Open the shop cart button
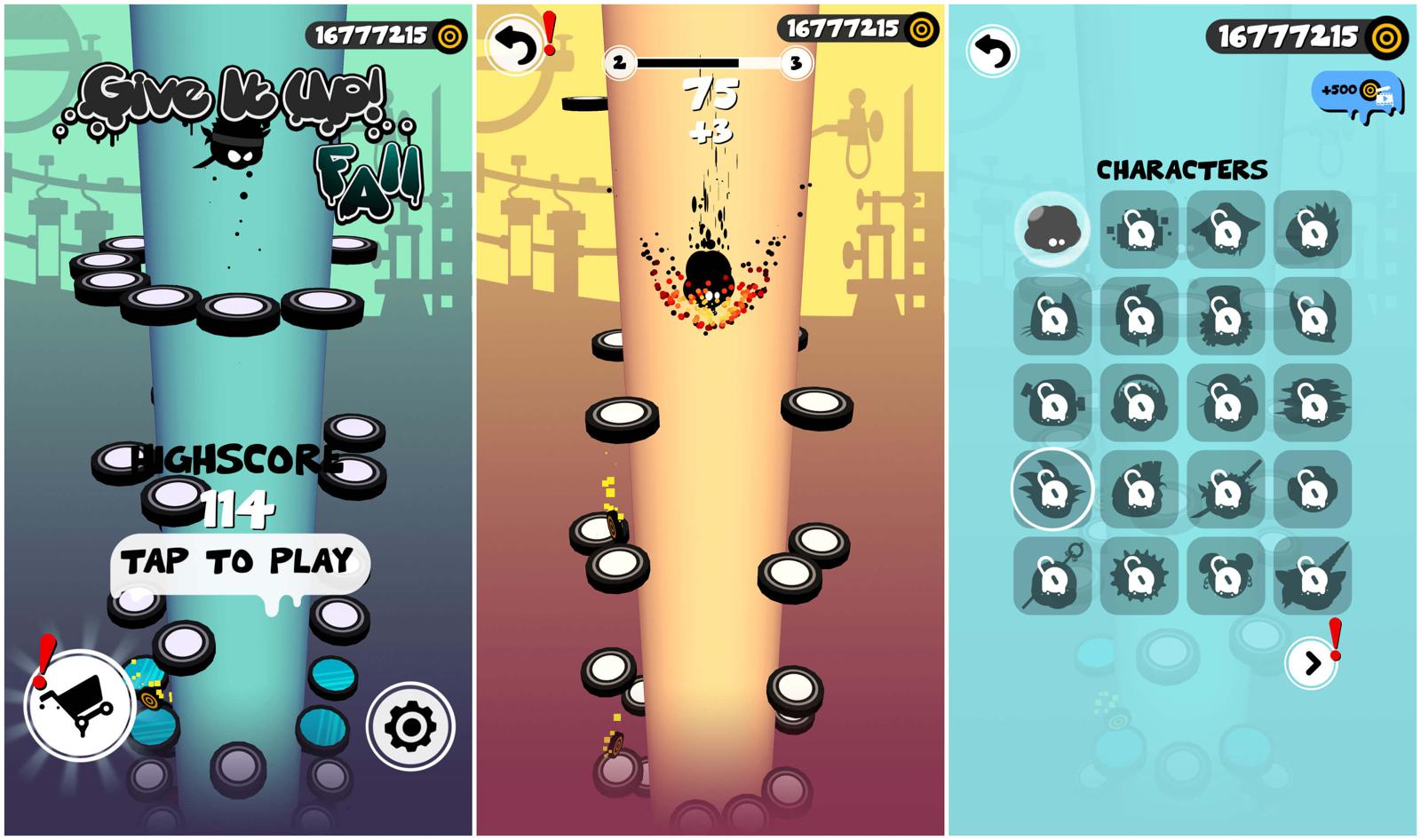The width and height of the screenshot is (1421, 840). tap(80, 706)
